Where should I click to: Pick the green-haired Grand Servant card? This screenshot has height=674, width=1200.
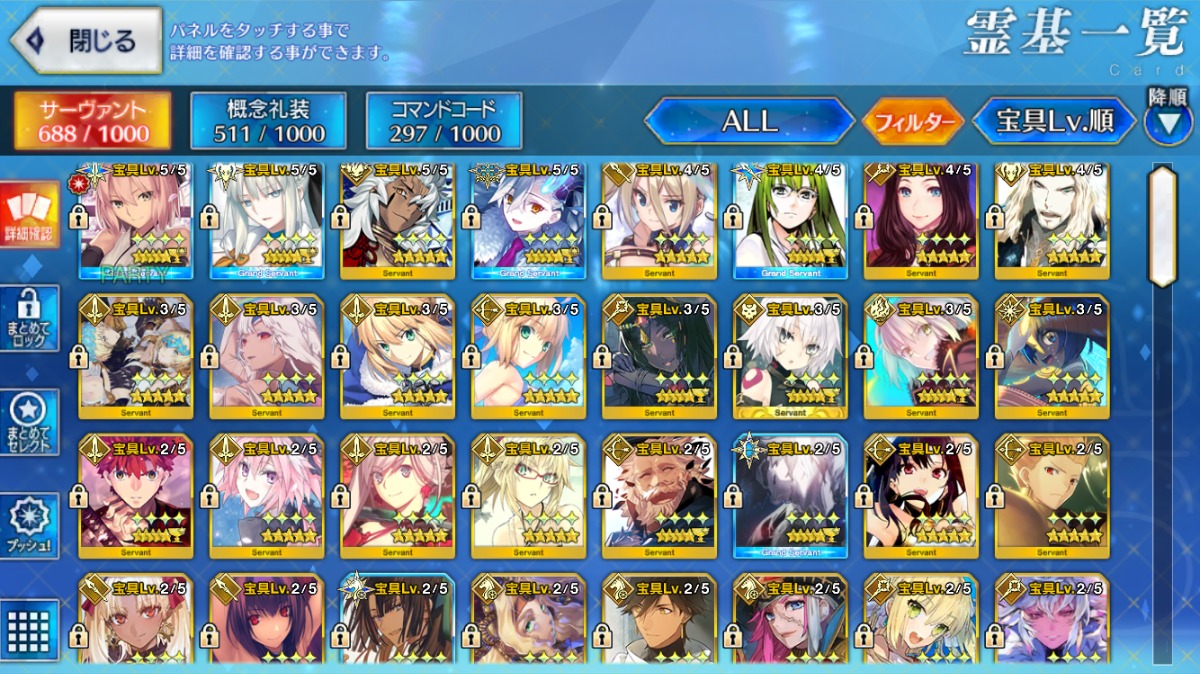coord(790,220)
